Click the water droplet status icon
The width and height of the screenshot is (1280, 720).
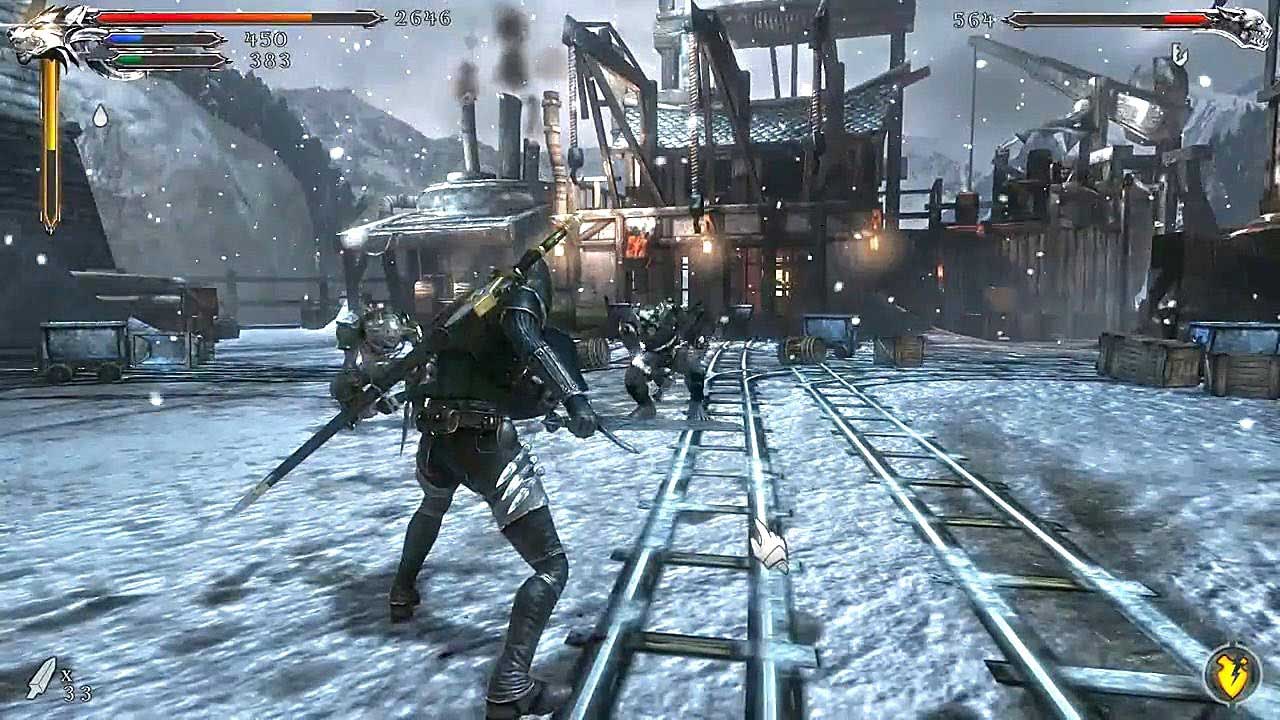click(x=100, y=116)
